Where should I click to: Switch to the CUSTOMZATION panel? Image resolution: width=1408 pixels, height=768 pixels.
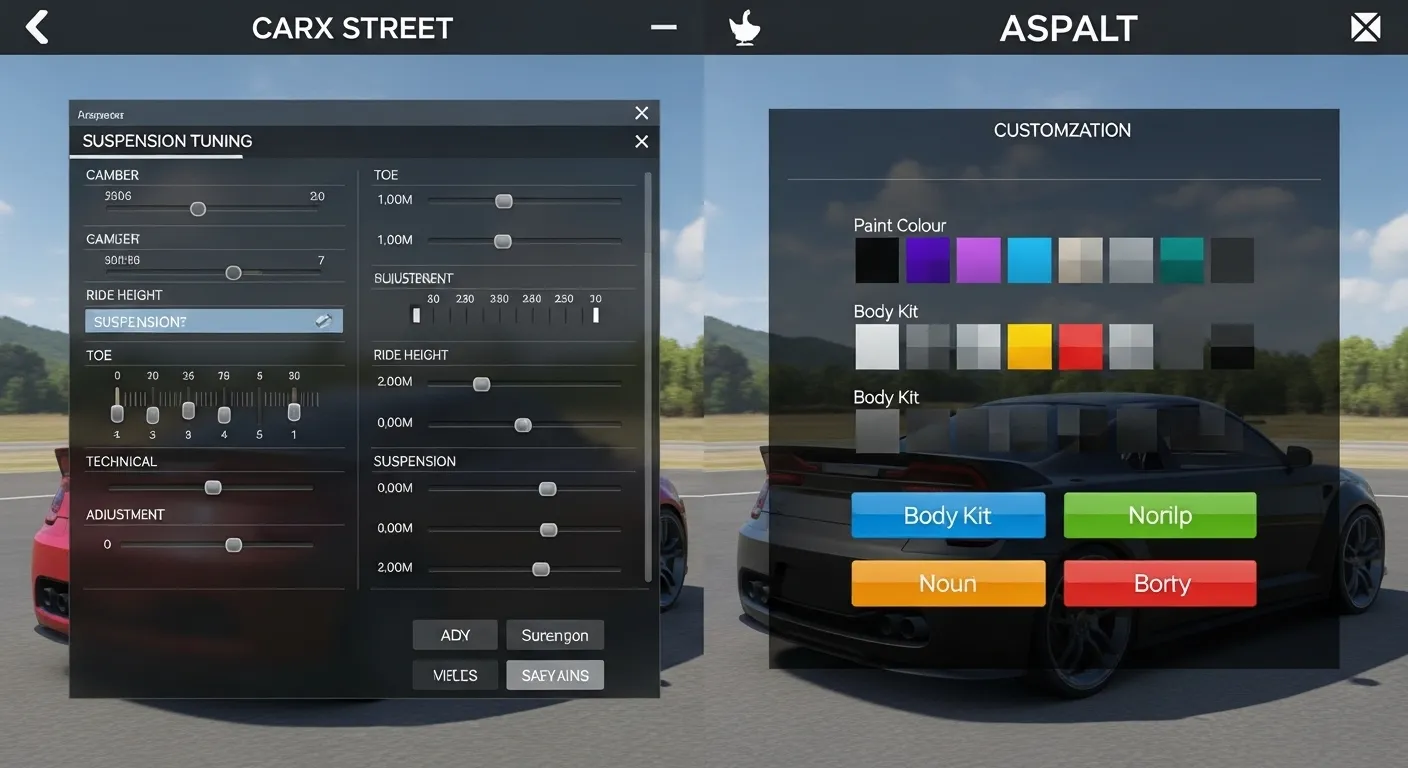pyautogui.click(x=1062, y=130)
